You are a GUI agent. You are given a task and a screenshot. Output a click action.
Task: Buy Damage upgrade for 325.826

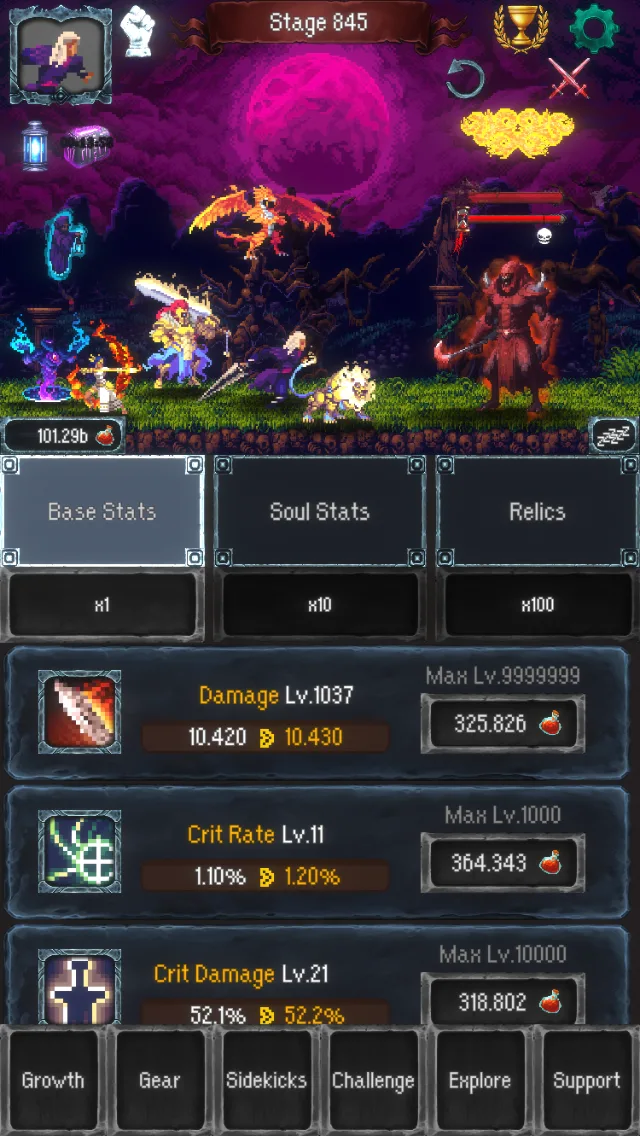pyautogui.click(x=503, y=724)
